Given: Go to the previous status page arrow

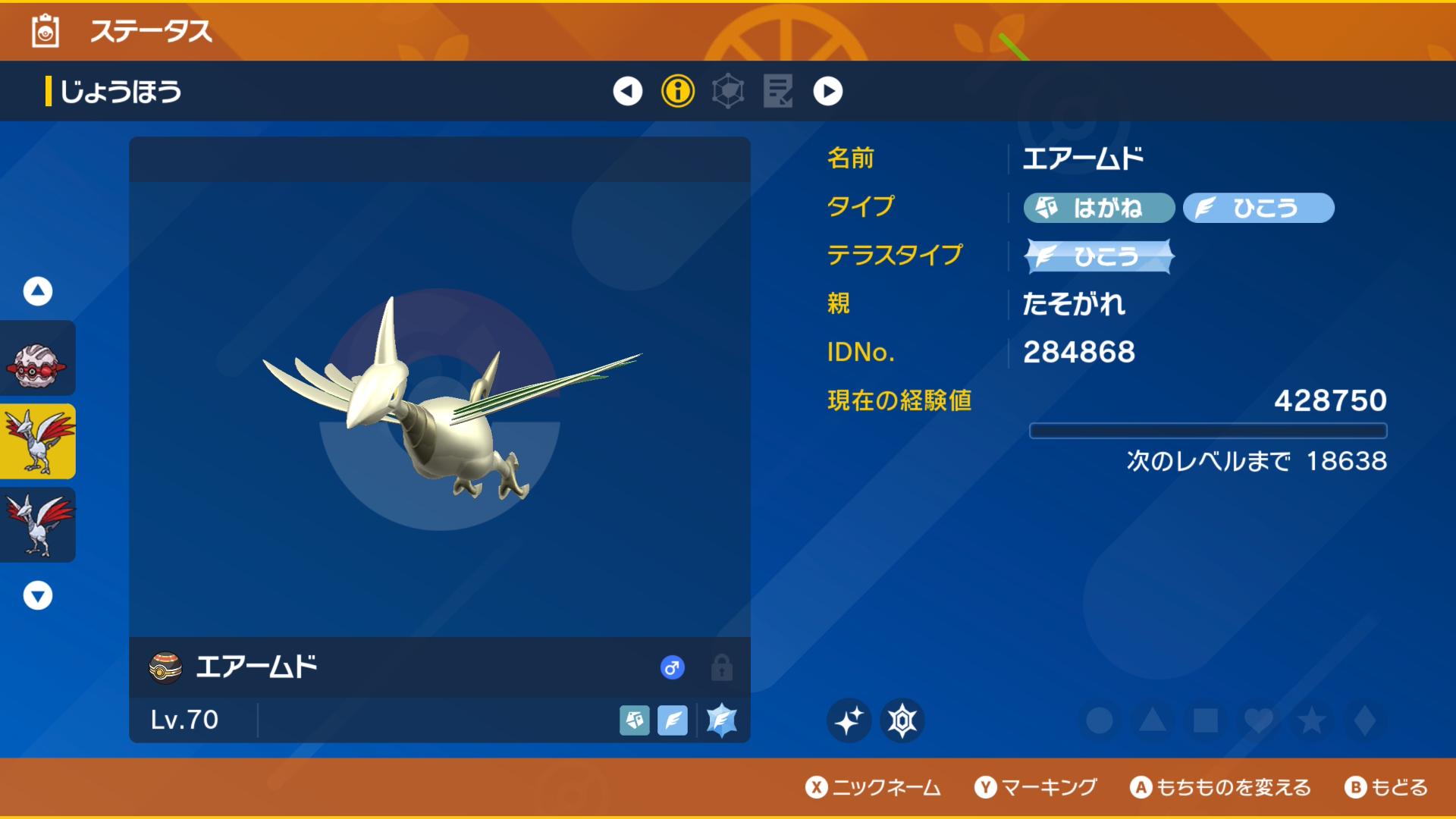Looking at the screenshot, I should coord(627,91).
